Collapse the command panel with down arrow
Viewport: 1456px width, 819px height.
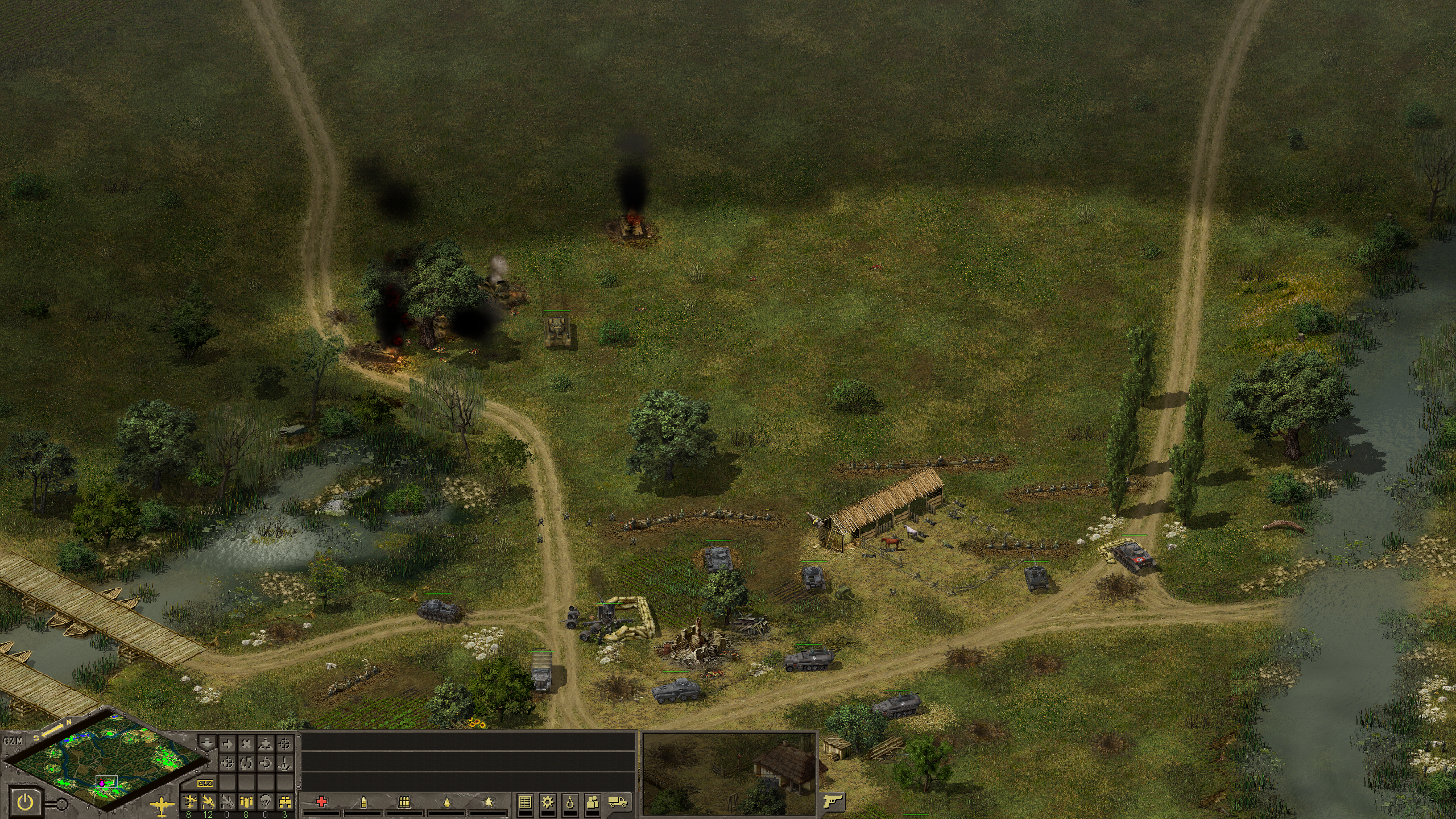click(207, 743)
